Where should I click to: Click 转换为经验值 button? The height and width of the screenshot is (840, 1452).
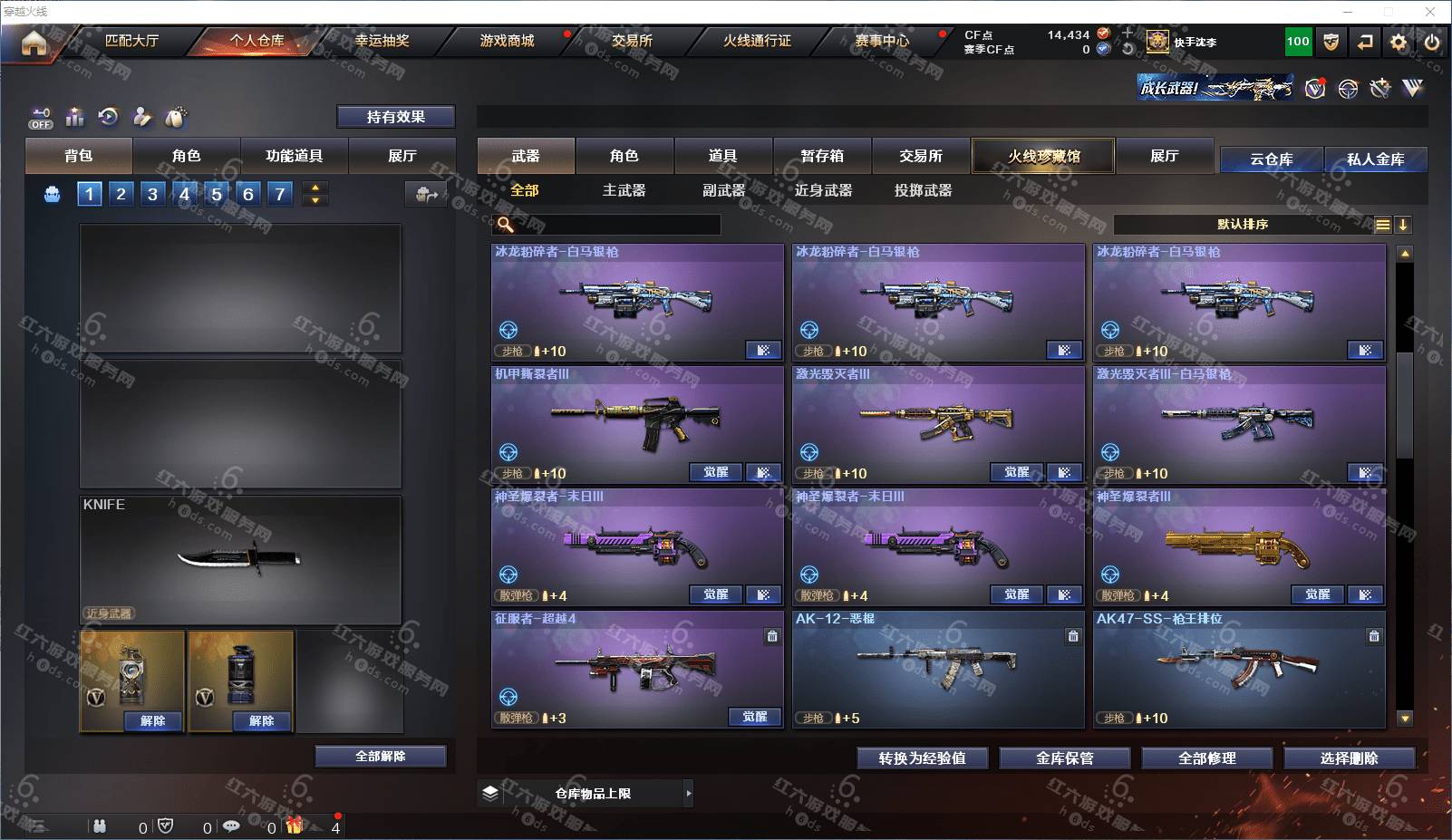coord(922,758)
